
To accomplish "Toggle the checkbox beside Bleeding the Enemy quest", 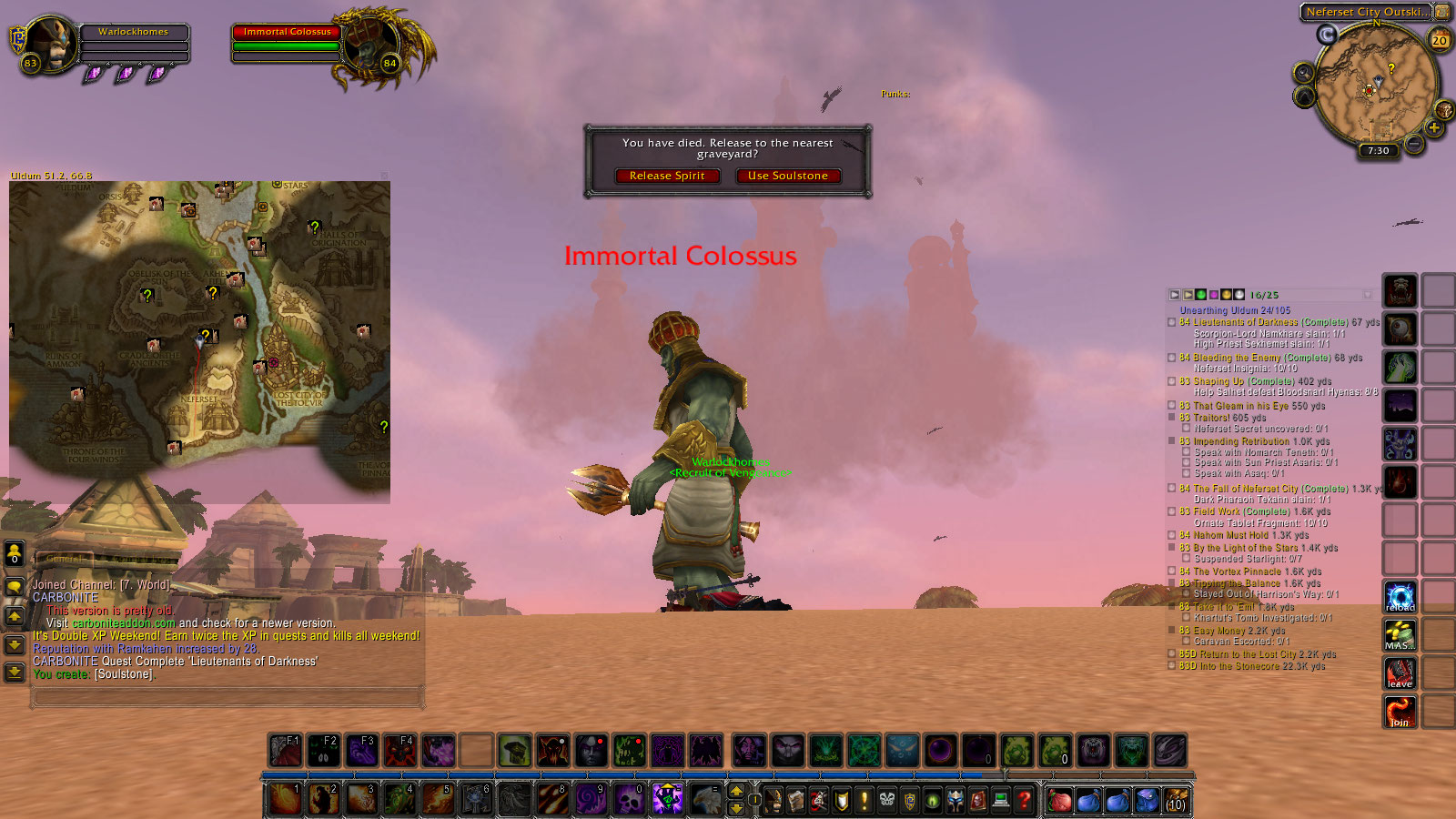I will (1172, 358).
